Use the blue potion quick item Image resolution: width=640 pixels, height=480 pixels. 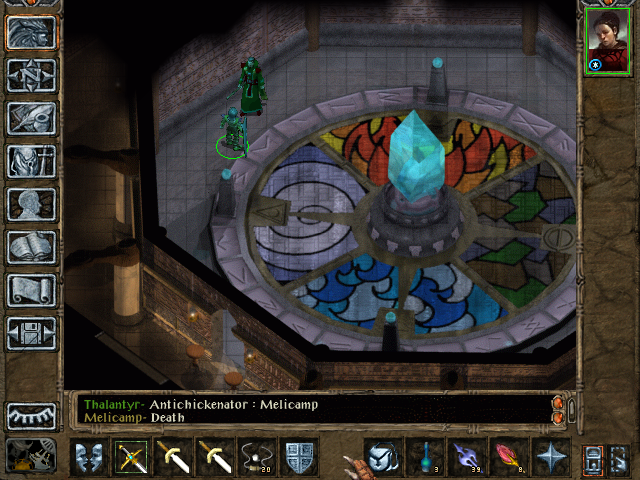tap(423, 457)
